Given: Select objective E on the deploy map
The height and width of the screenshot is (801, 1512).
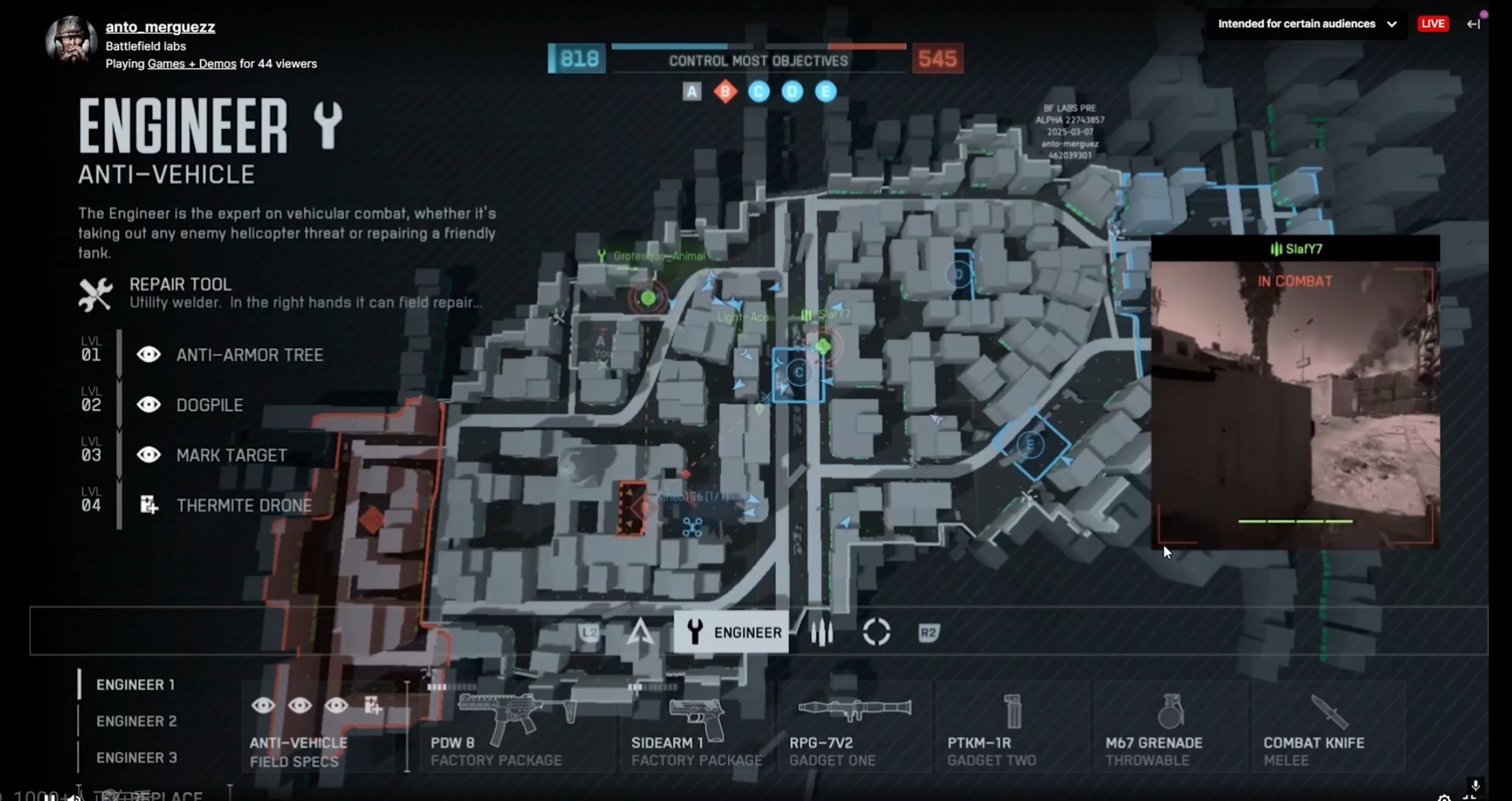Looking at the screenshot, I should click(1030, 445).
